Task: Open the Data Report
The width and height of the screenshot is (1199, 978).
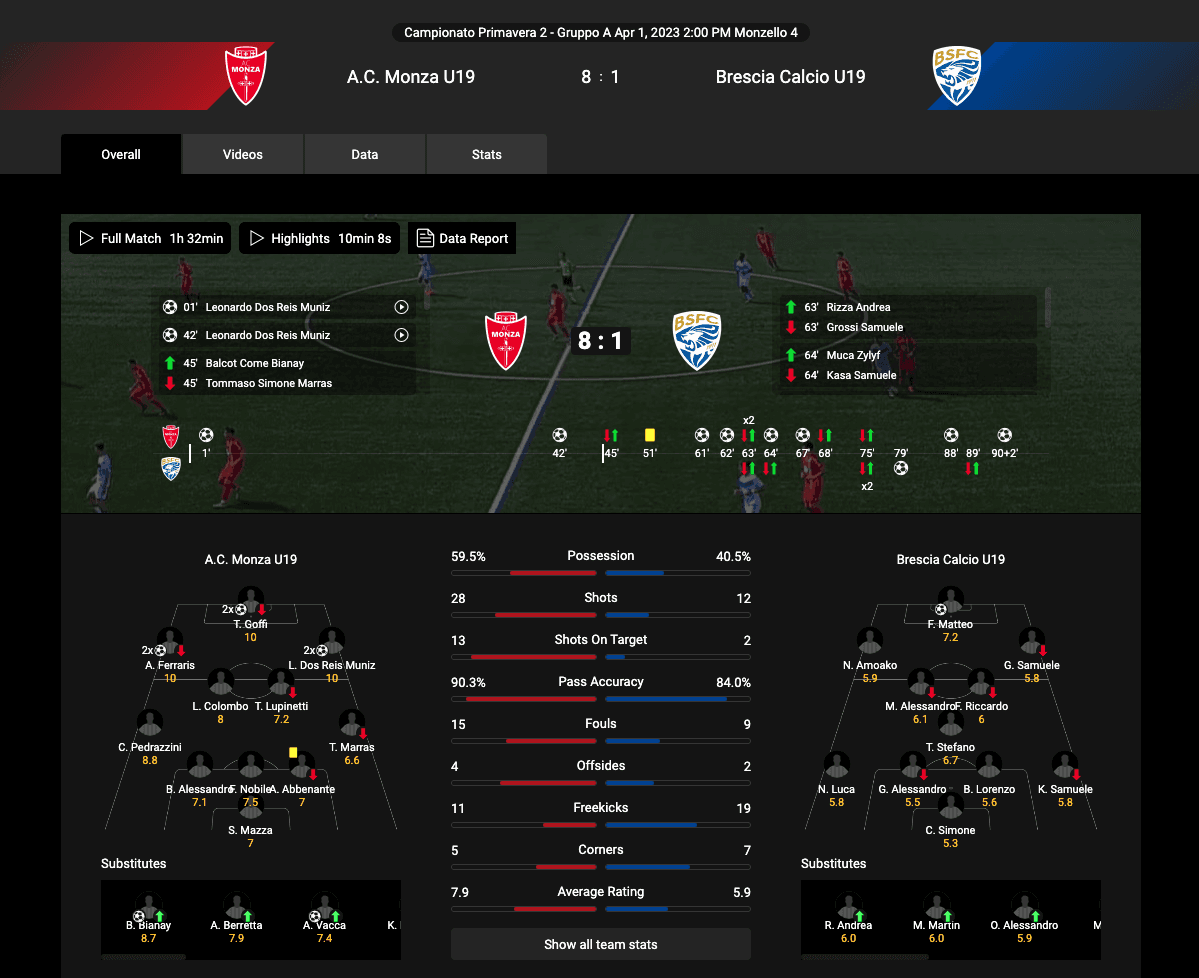Action: pyautogui.click(x=463, y=239)
